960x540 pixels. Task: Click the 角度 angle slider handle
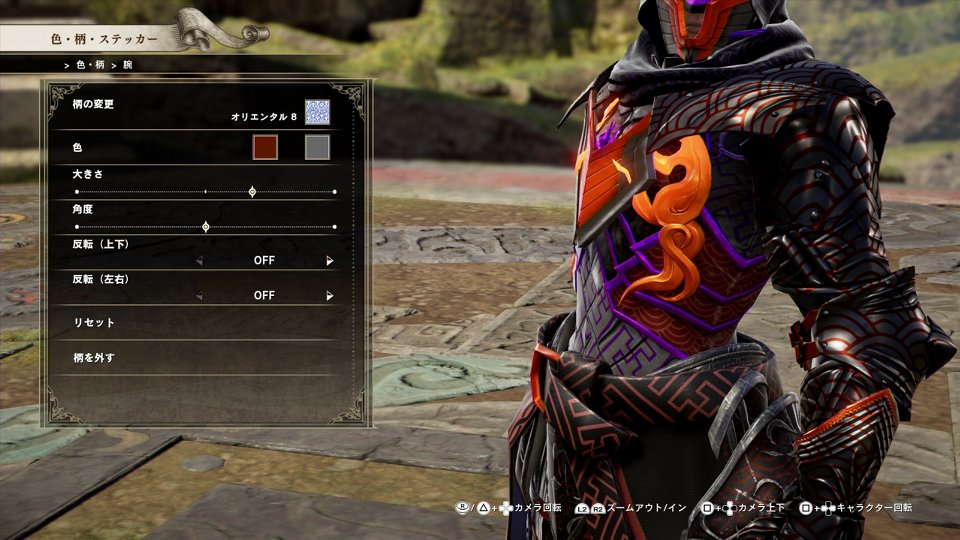[x=206, y=227]
